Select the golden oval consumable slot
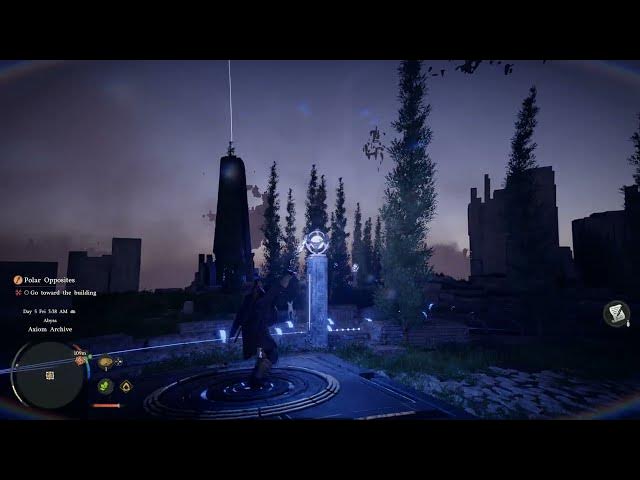The width and height of the screenshot is (640, 480). click(x=105, y=362)
